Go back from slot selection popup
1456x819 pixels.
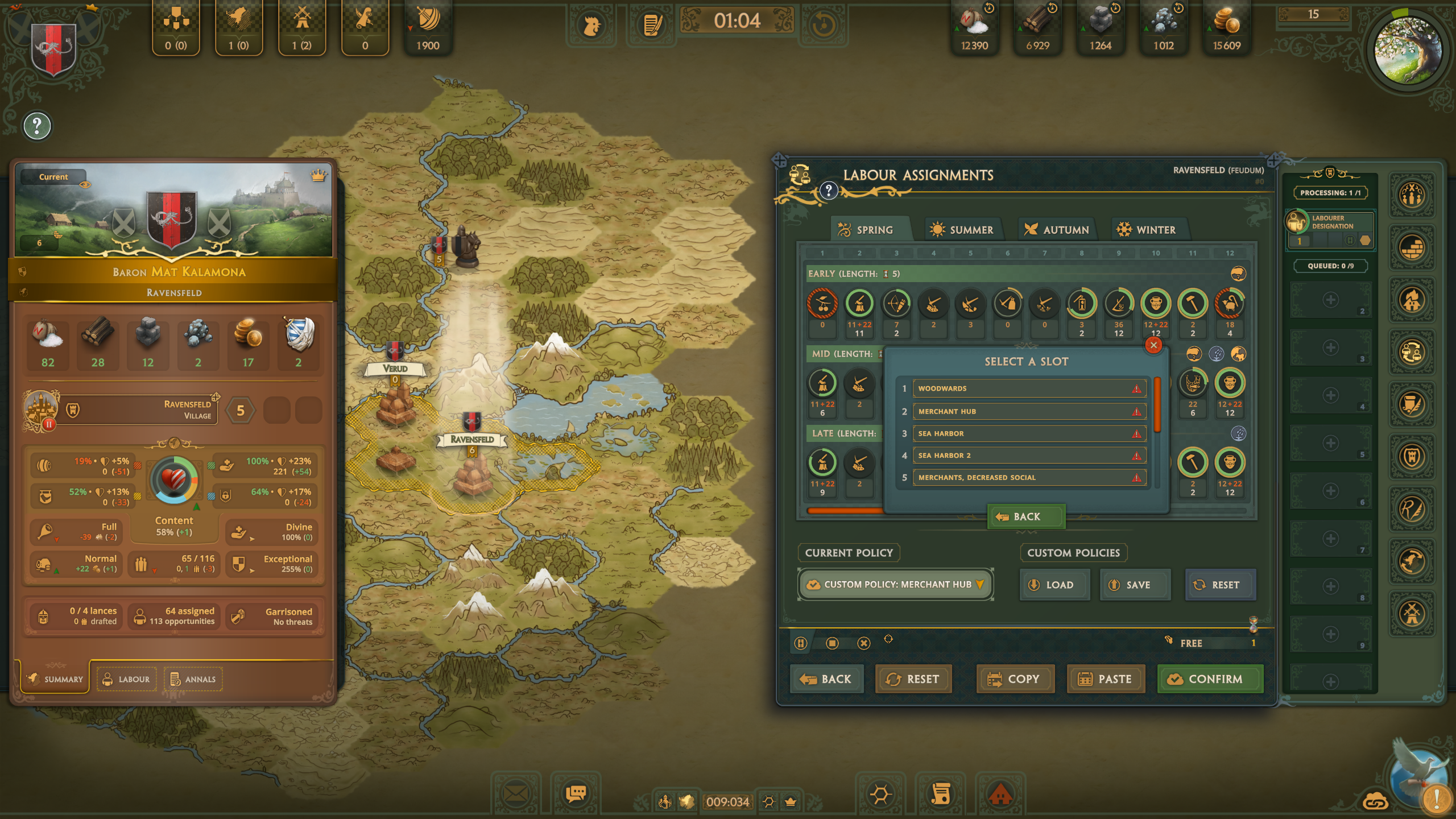tap(1026, 516)
